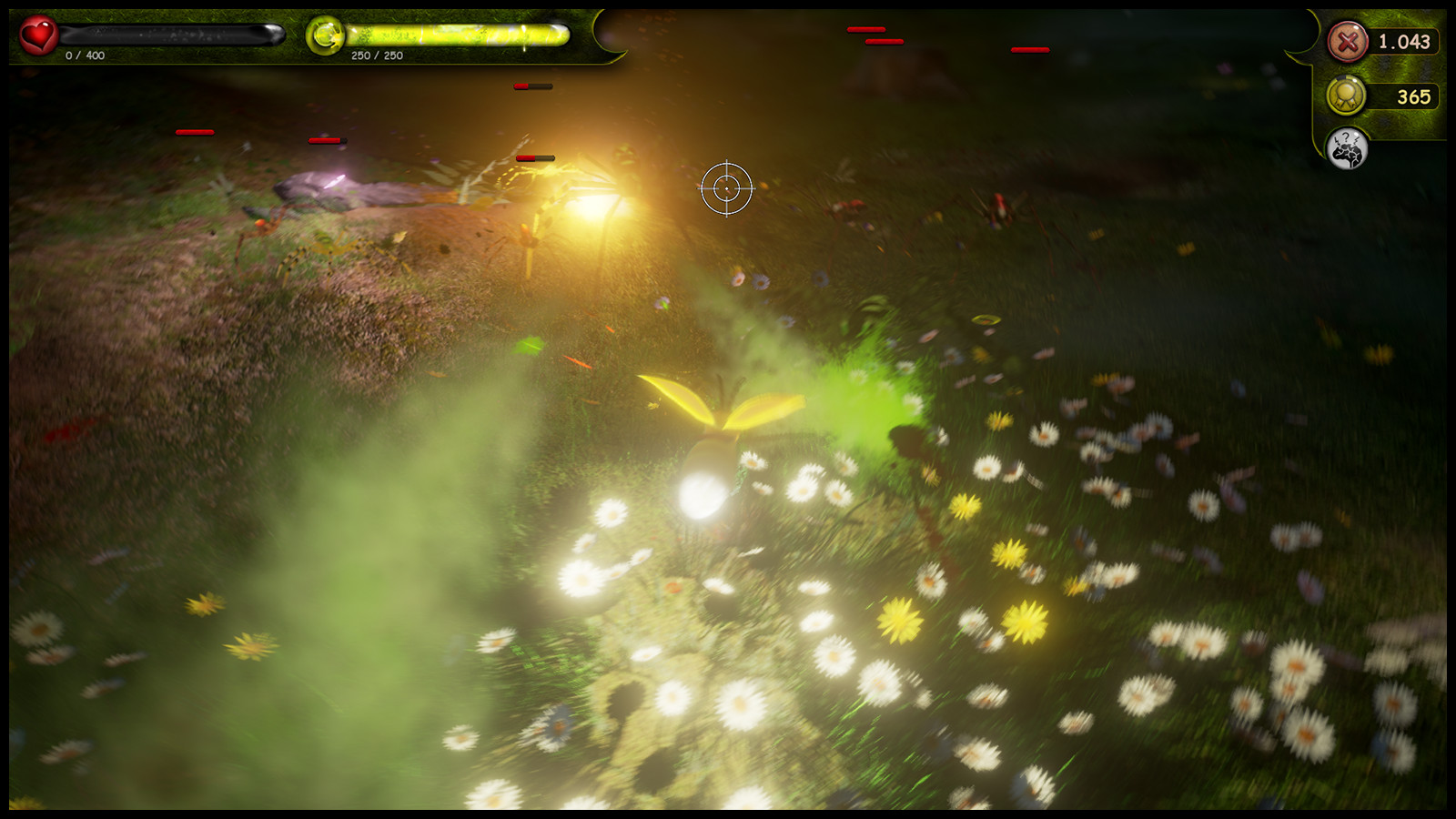
Task: Click the purple glowing object near the rock
Action: [335, 180]
